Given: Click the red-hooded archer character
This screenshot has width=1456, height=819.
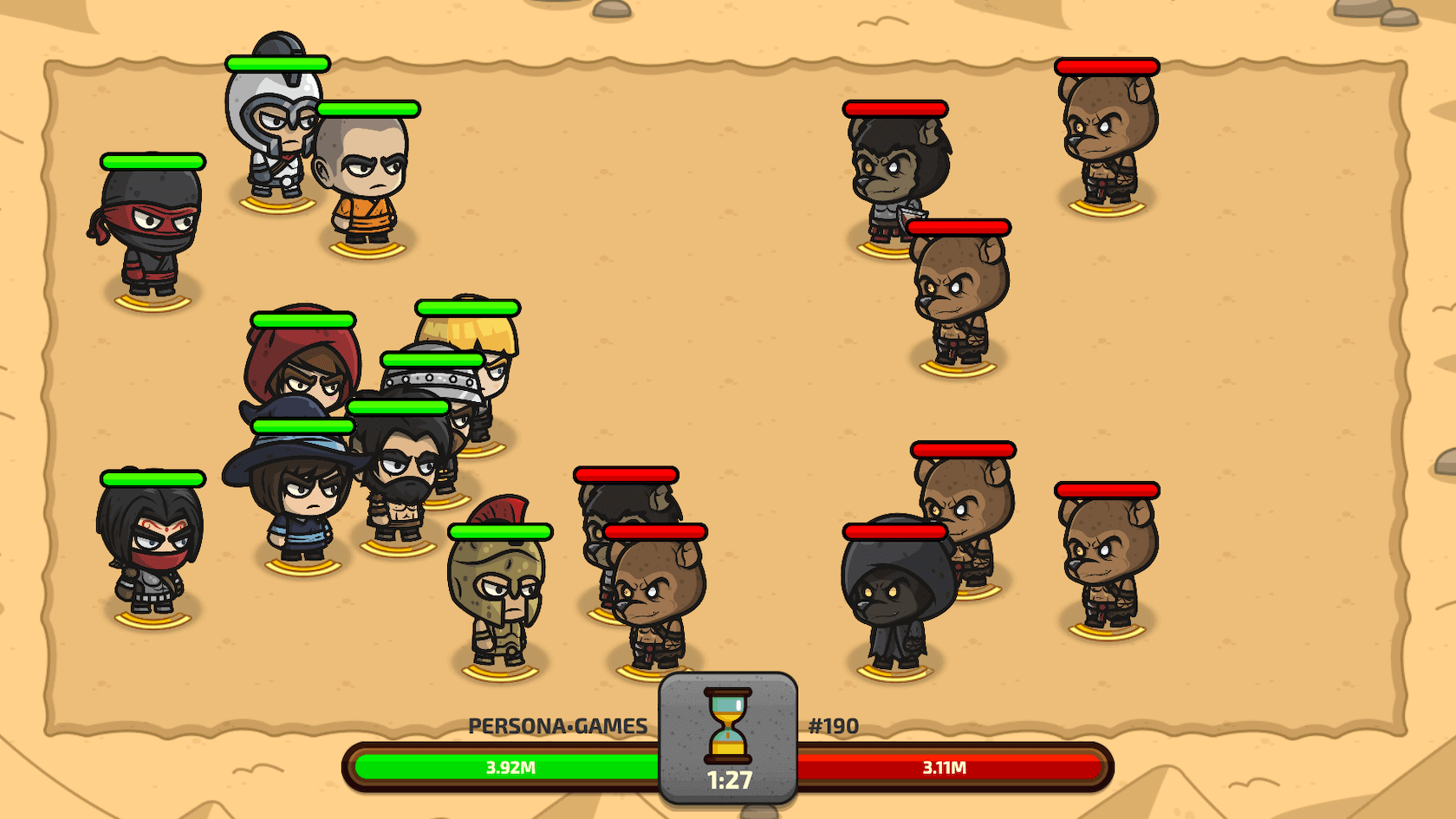Looking at the screenshot, I should pos(305,373).
